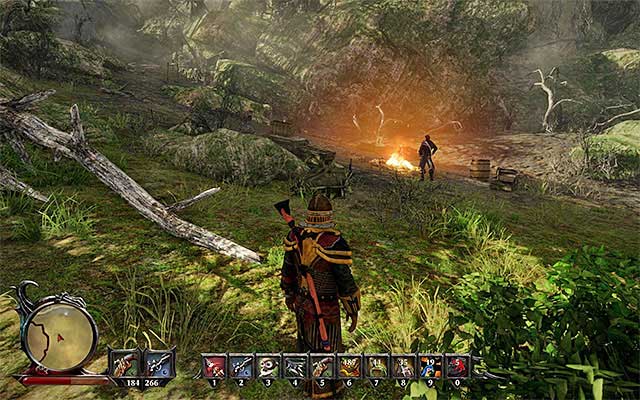Screen dimensions: 640x400
Task: Activate hotbar slot 1 with red background
Action: [x=214, y=367]
